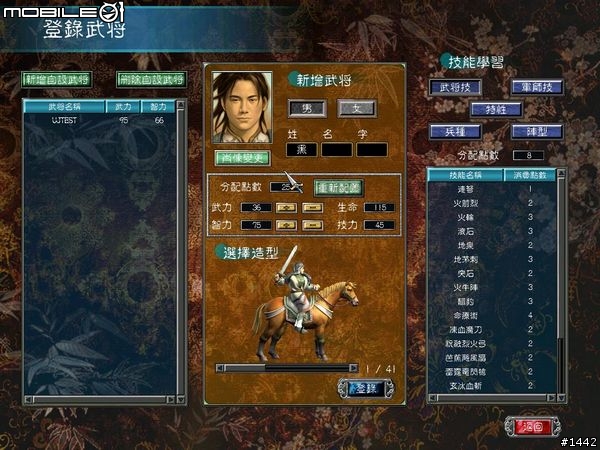Click the general's face portrait

click(x=242, y=107)
